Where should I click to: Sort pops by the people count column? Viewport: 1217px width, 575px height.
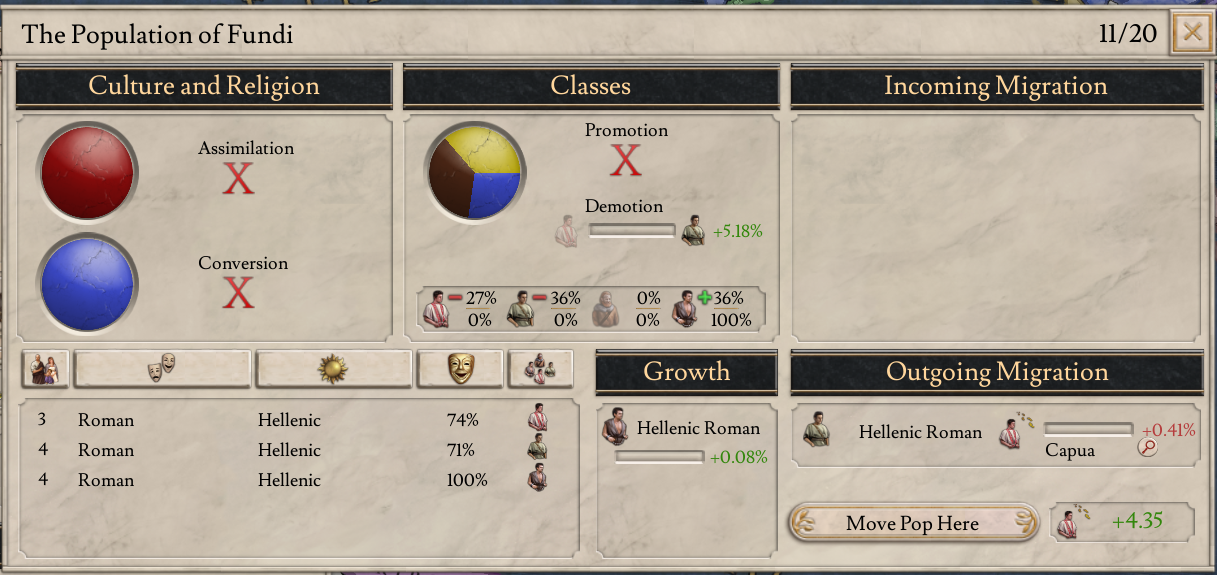click(x=45, y=369)
